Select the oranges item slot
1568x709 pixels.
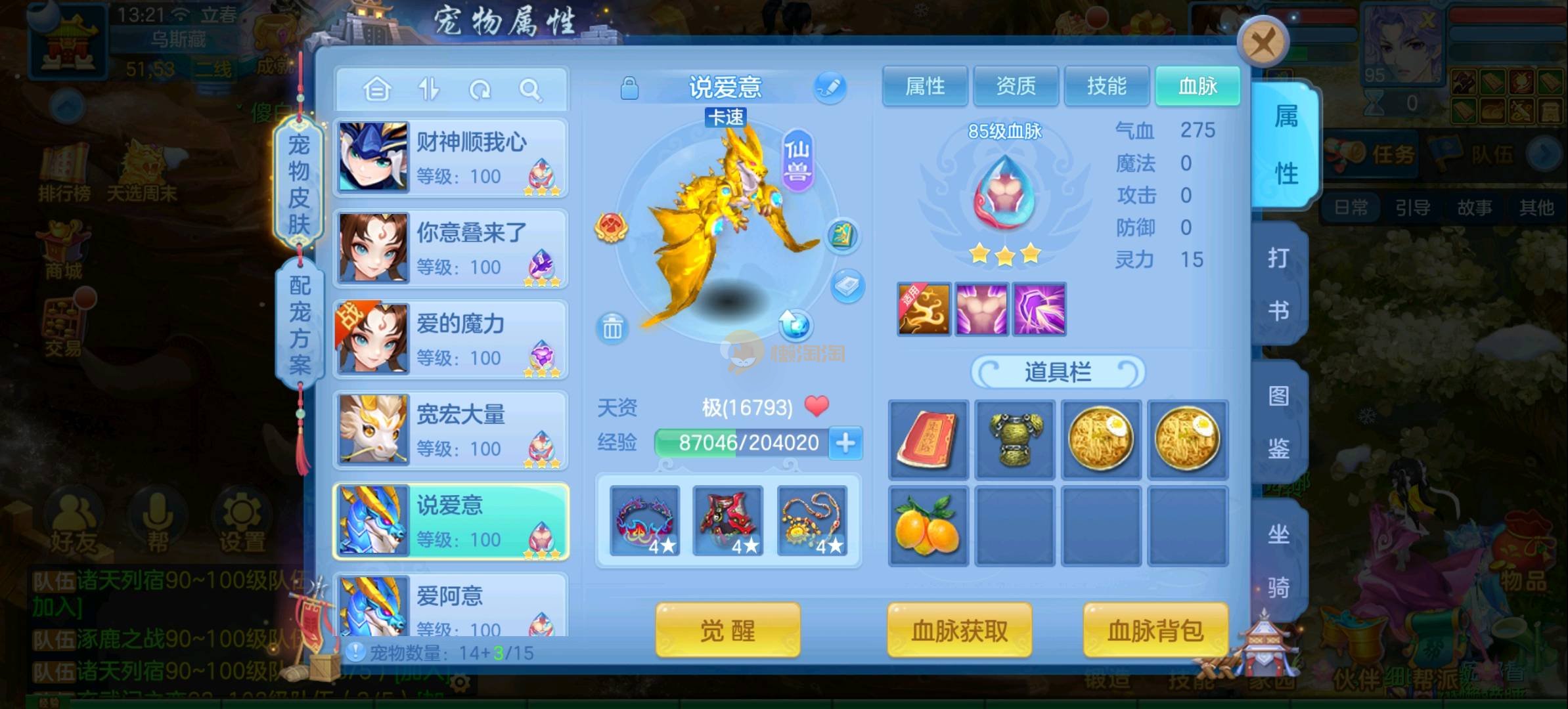click(x=928, y=526)
